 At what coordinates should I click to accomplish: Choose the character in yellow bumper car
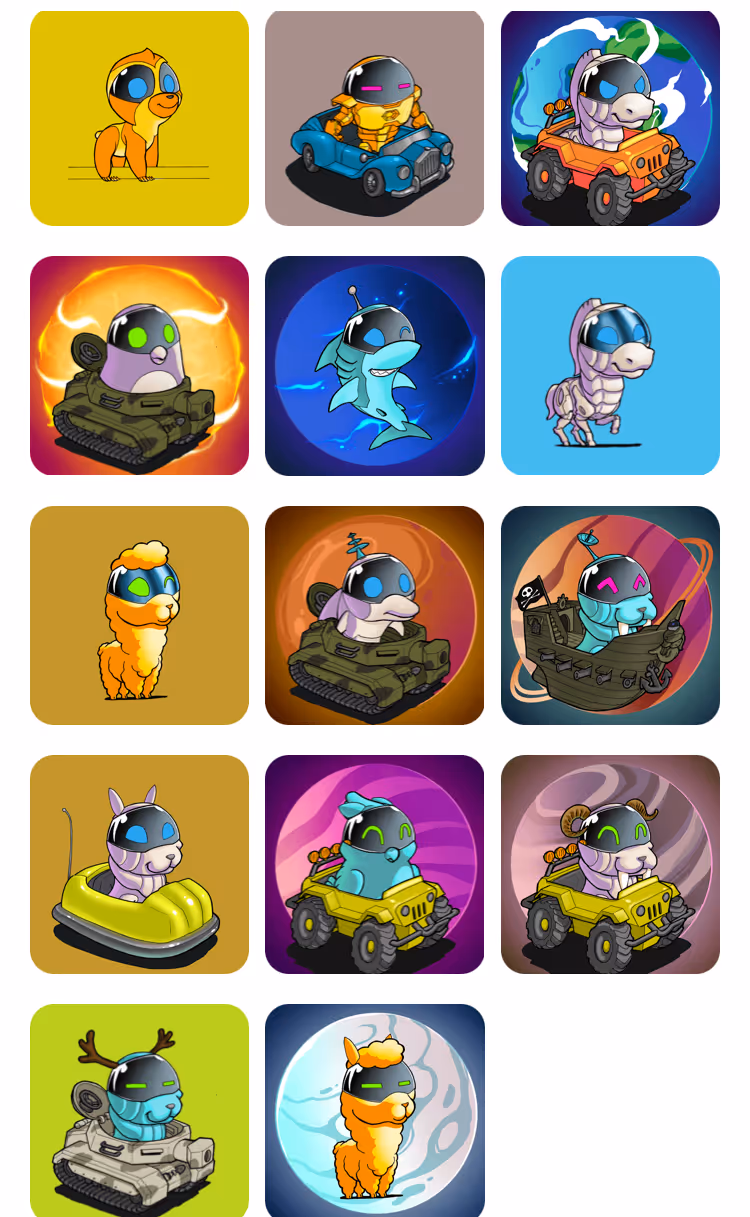click(x=139, y=864)
